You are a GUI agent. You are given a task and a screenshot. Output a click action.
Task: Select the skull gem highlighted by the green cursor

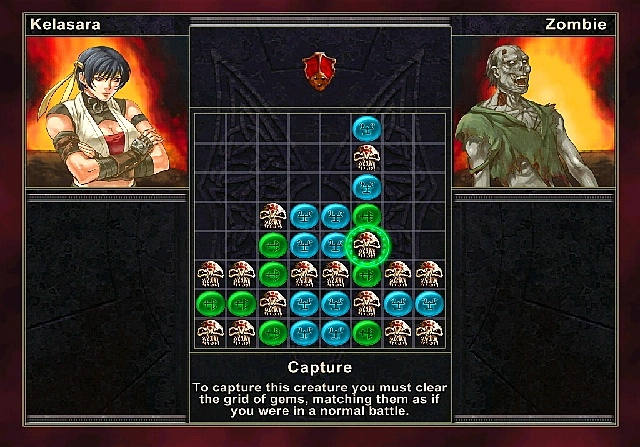(x=367, y=243)
